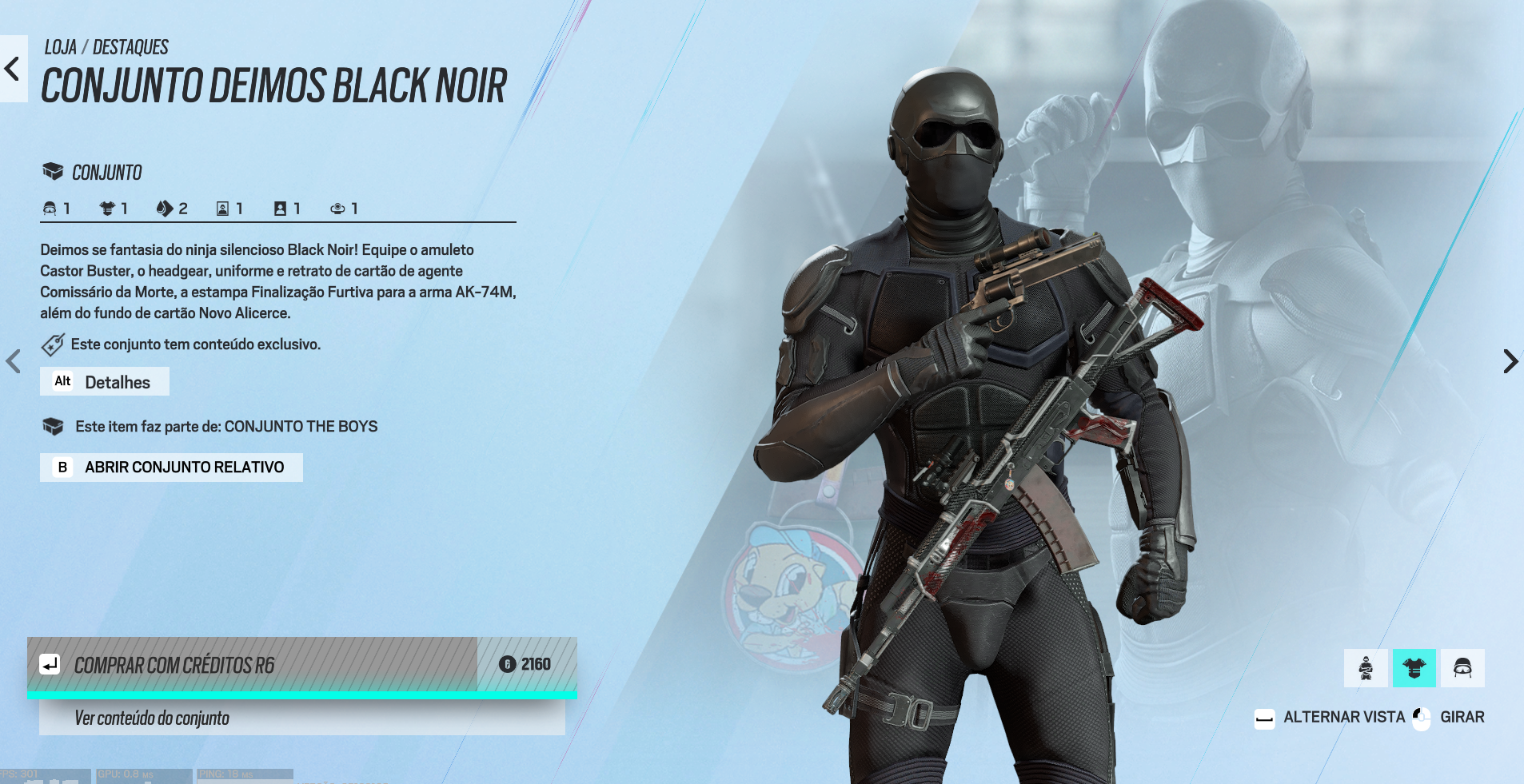Click ABRIR CONJUNTO RELATIVO button
1524x784 pixels.
pos(171,467)
